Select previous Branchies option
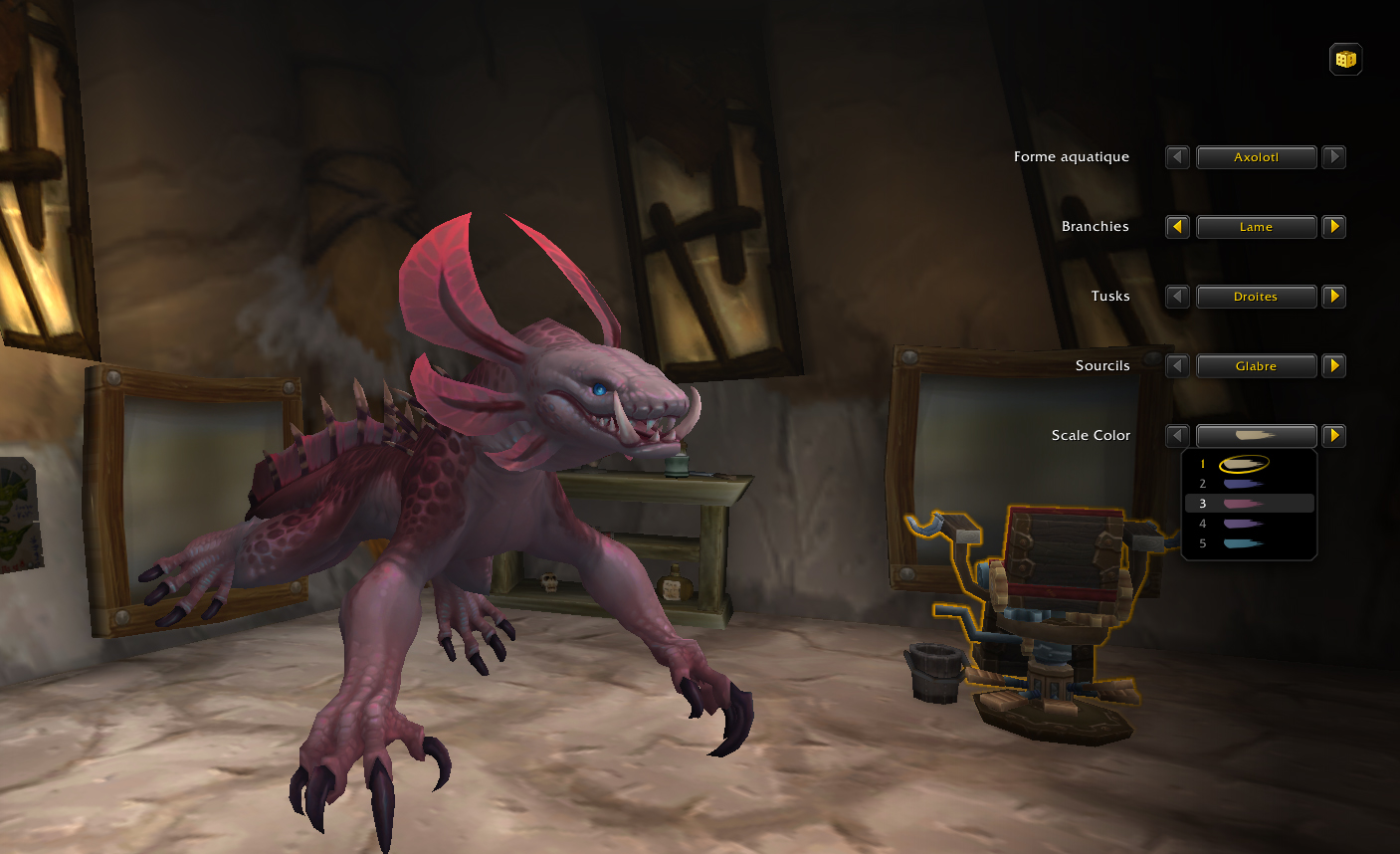This screenshot has height=854, width=1400. (1177, 227)
